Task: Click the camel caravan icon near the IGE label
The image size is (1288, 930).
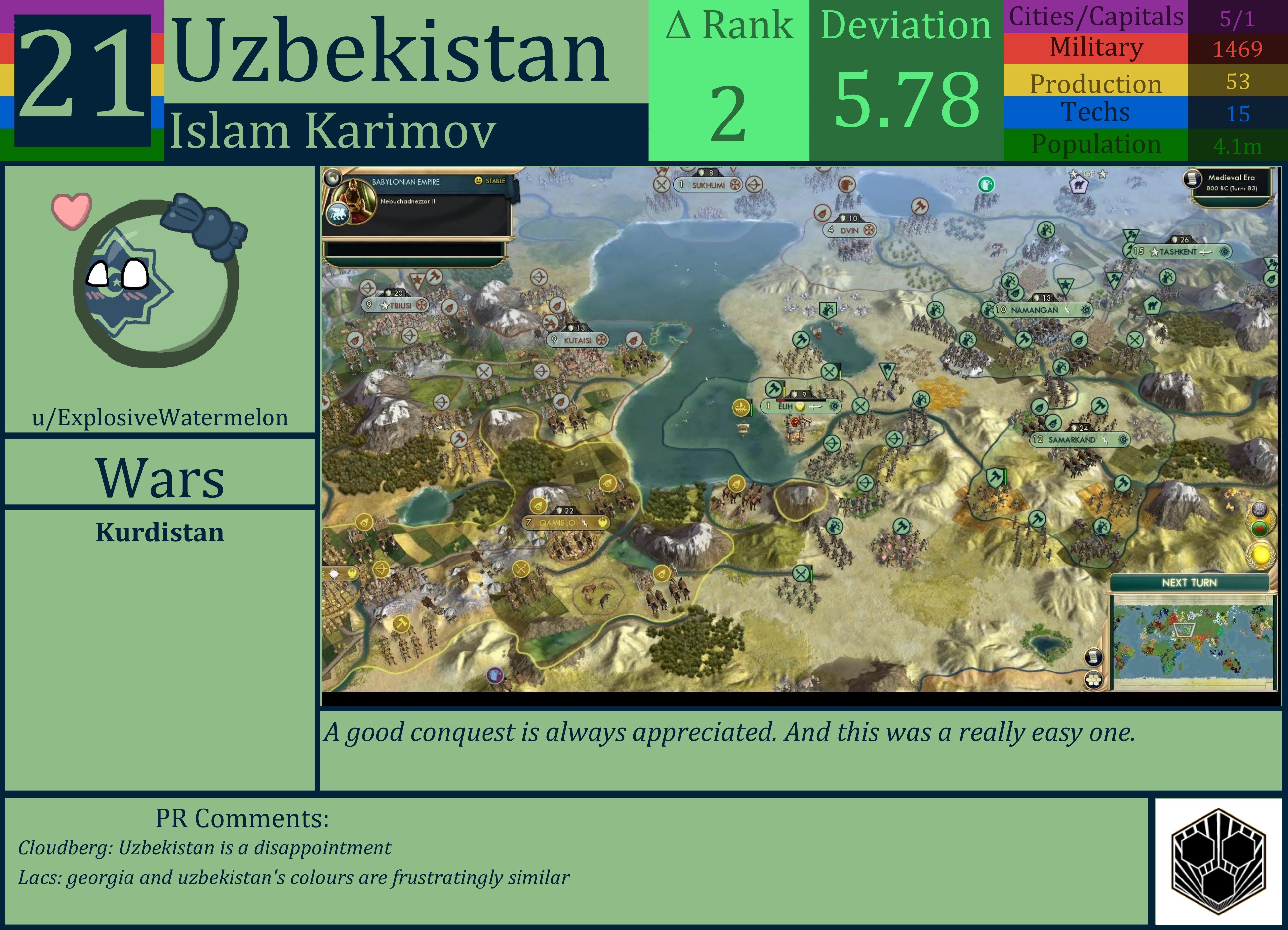Action: click(1080, 186)
